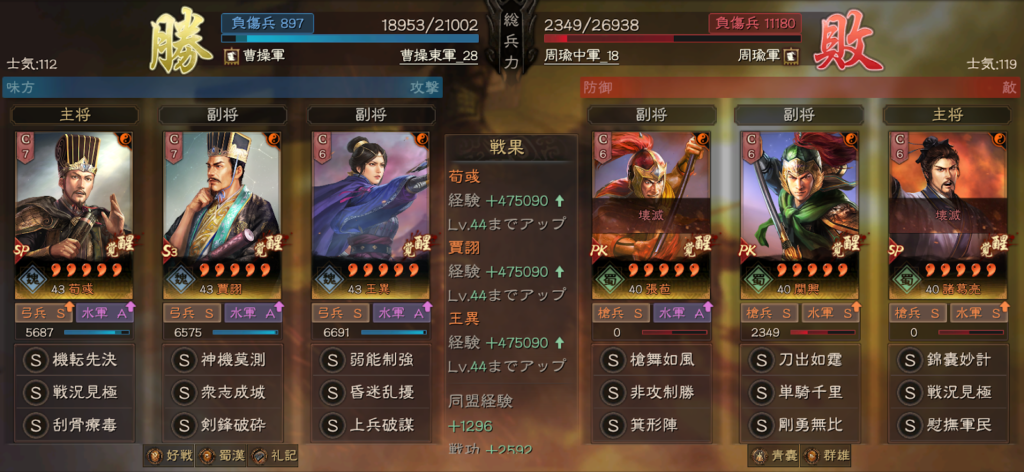The image size is (1024, 472).
Task: Show the 錦囊妙計 skill description
Action: (947, 360)
